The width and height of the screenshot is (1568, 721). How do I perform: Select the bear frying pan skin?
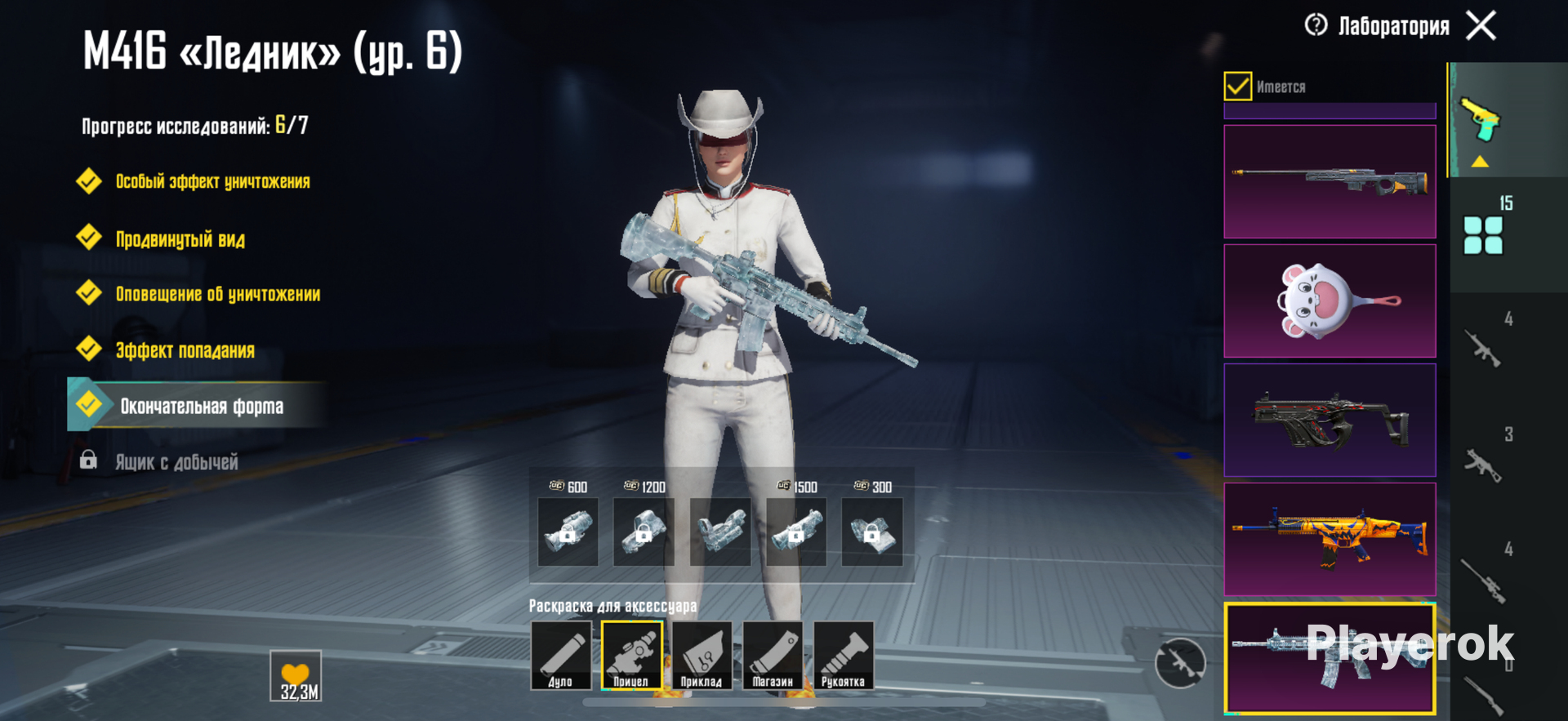1330,300
